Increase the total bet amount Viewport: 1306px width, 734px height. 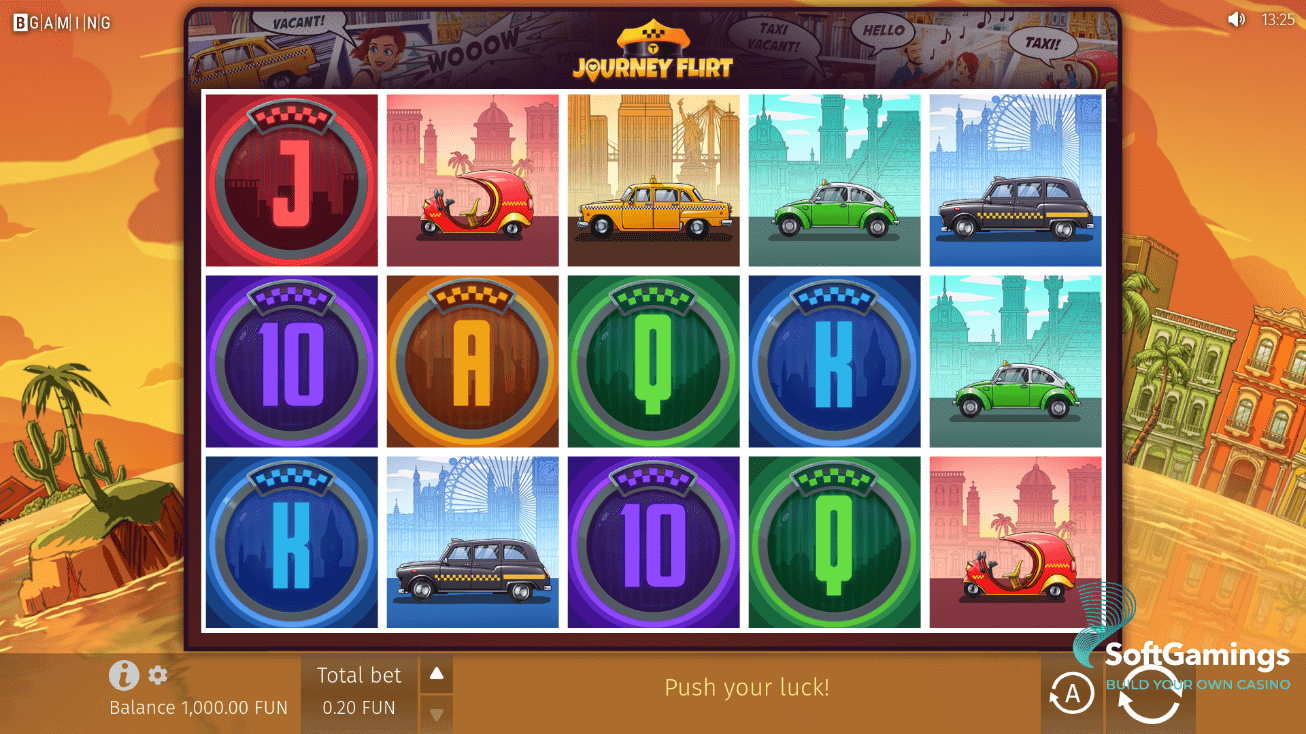[x=436, y=674]
